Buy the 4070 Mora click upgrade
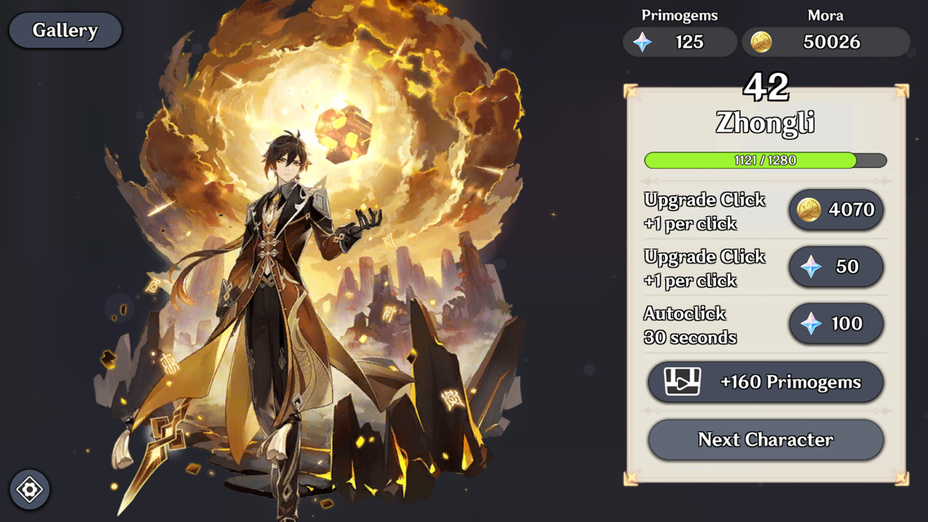 tap(836, 210)
